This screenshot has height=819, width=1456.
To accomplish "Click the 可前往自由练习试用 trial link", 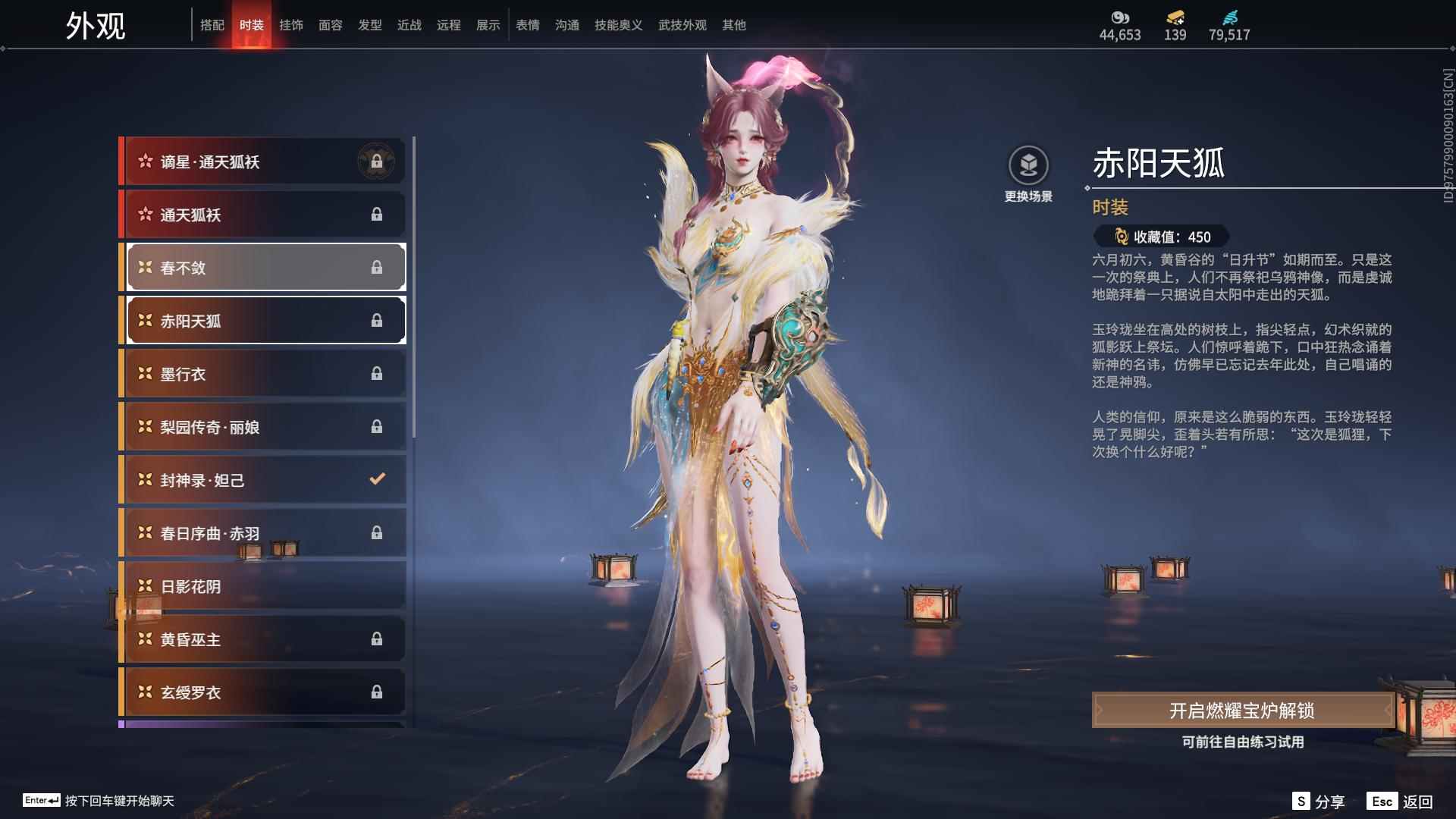I will click(x=1243, y=744).
